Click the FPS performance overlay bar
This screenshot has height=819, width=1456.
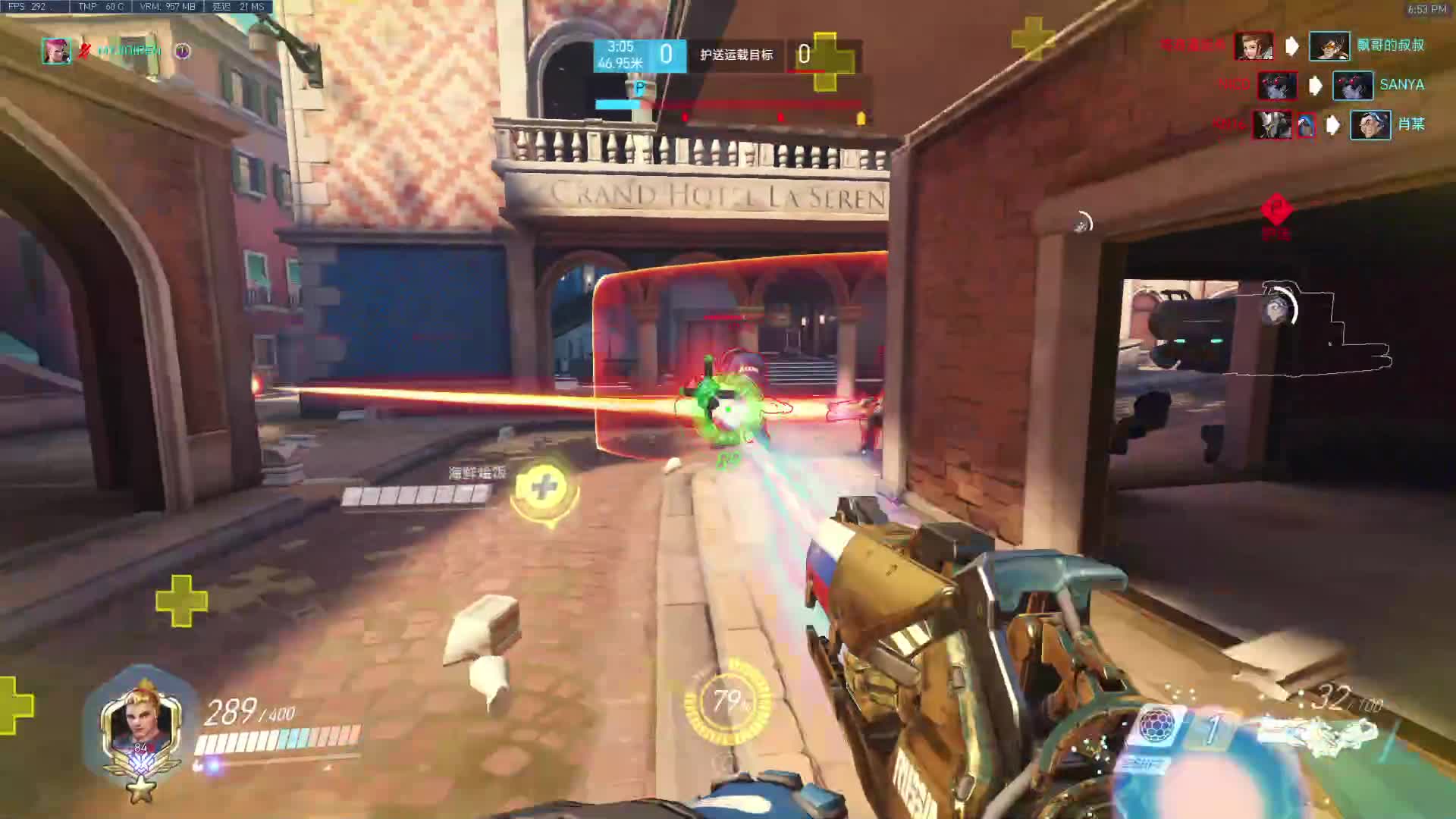[136, 7]
